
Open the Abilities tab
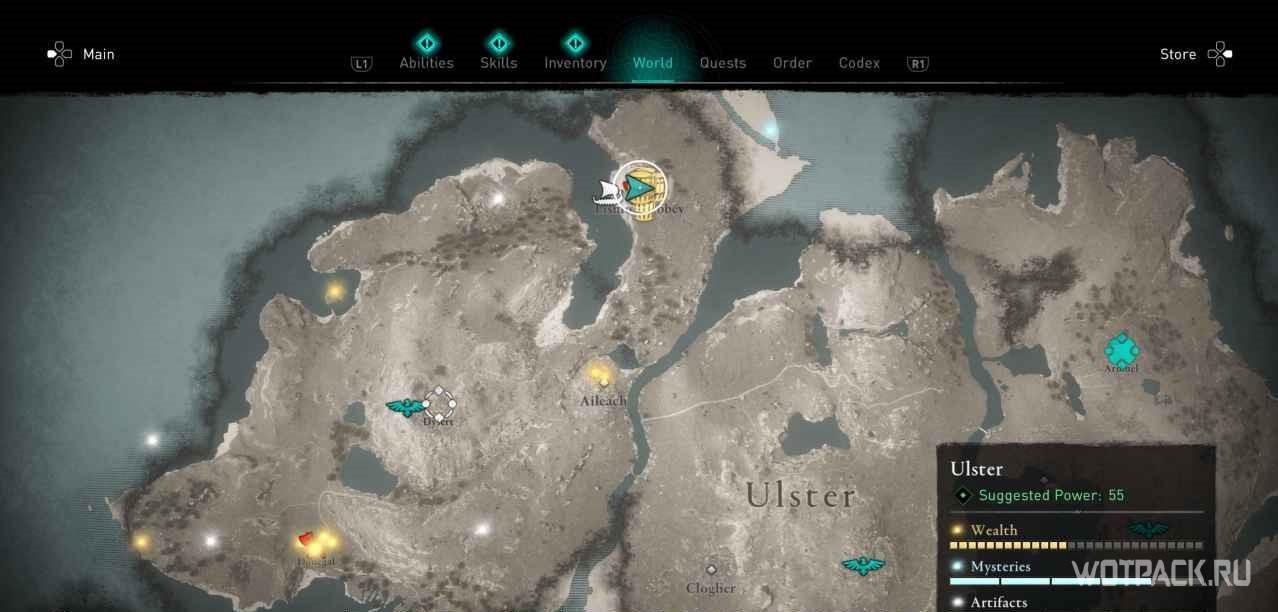426,62
